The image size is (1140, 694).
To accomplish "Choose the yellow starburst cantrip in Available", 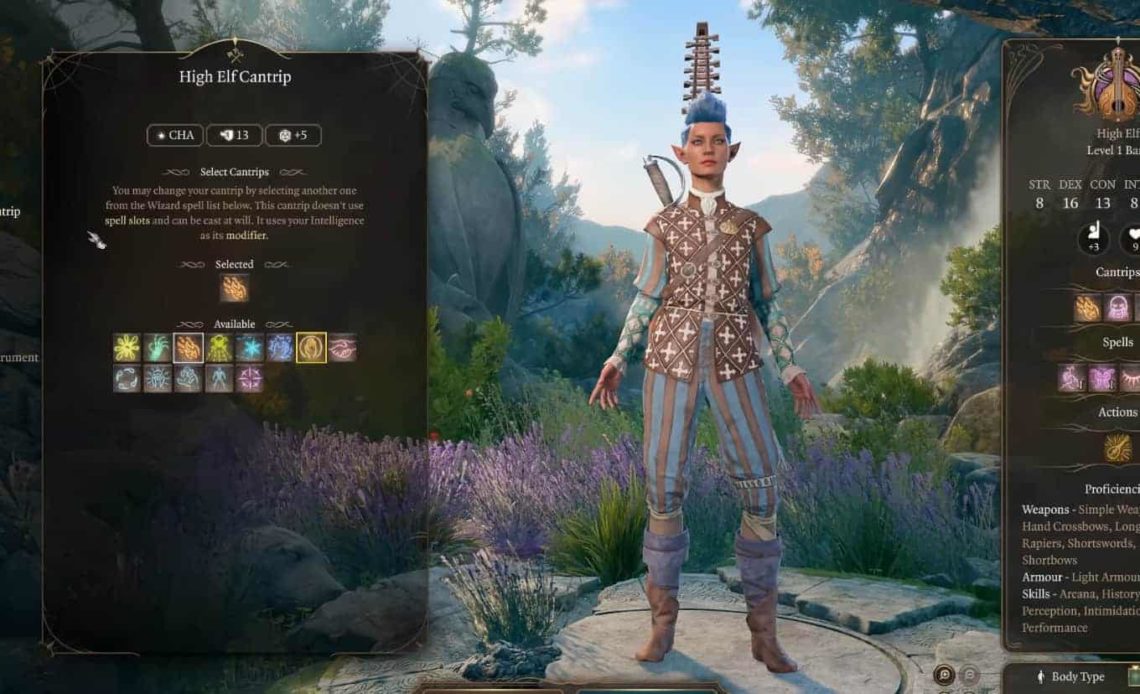I will [127, 347].
